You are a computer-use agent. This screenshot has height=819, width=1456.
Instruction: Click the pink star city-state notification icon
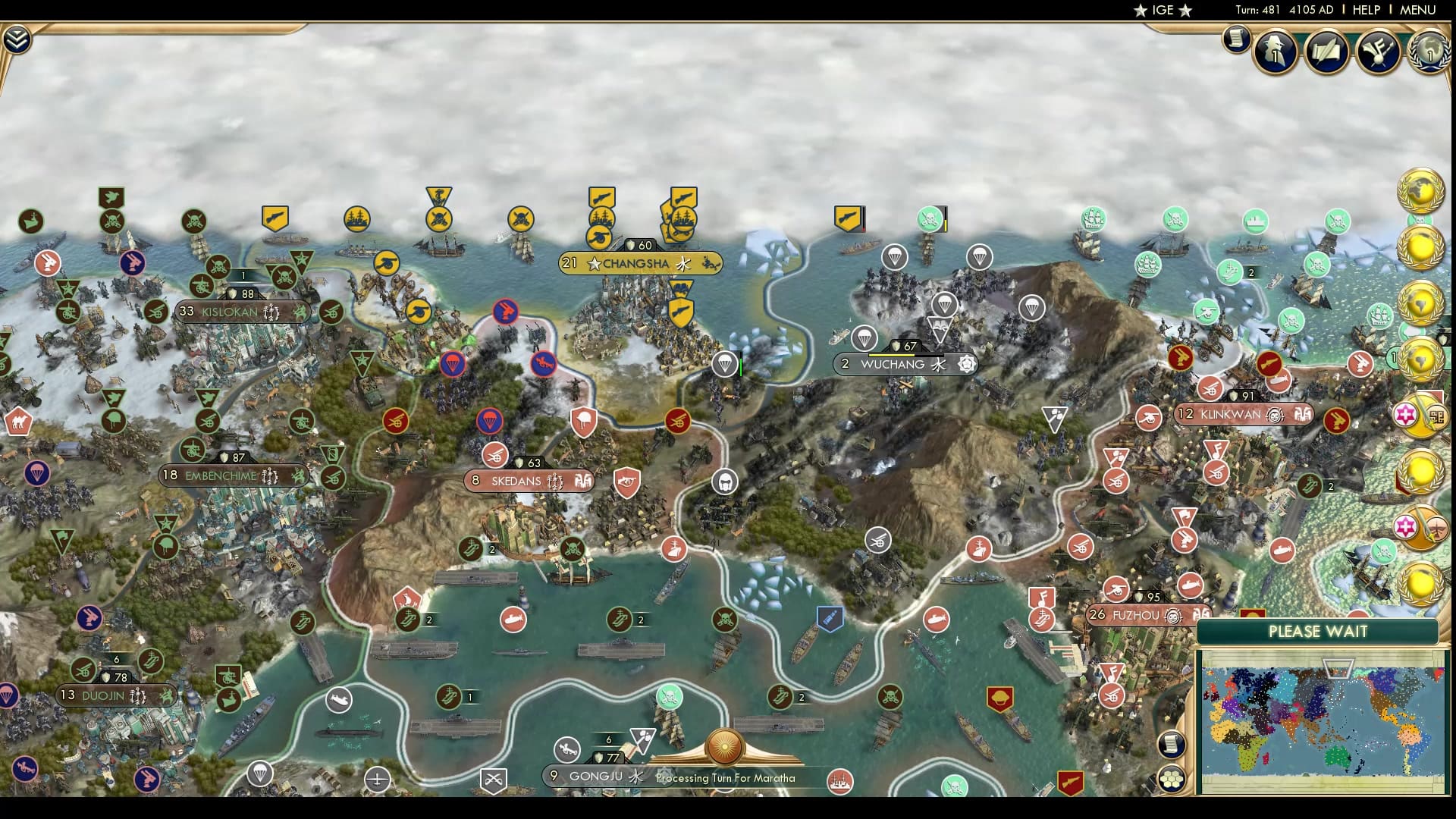point(1407,414)
